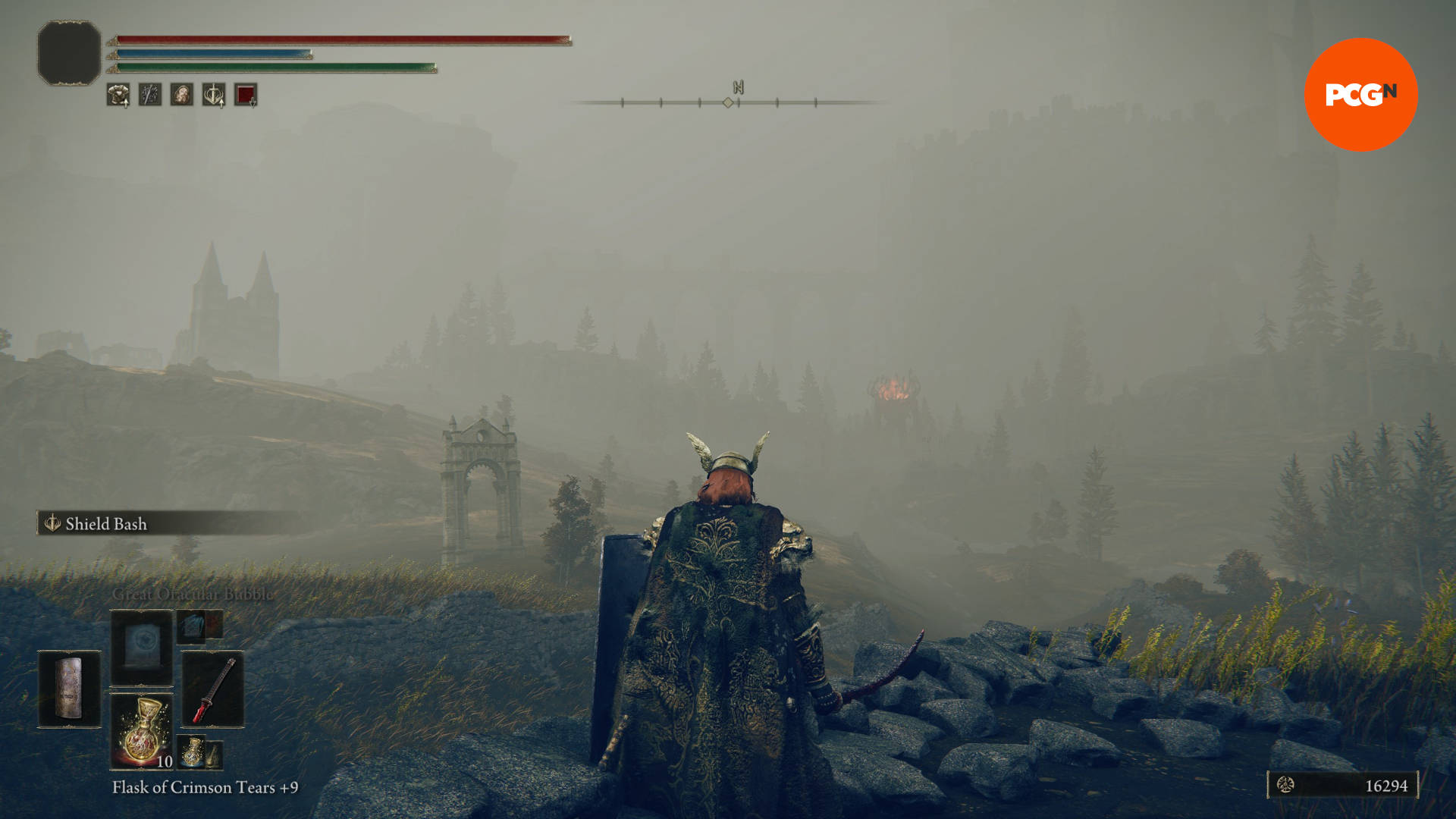Screen dimensions: 1456x819
Task: Click the compass north marker
Action: click(x=738, y=87)
